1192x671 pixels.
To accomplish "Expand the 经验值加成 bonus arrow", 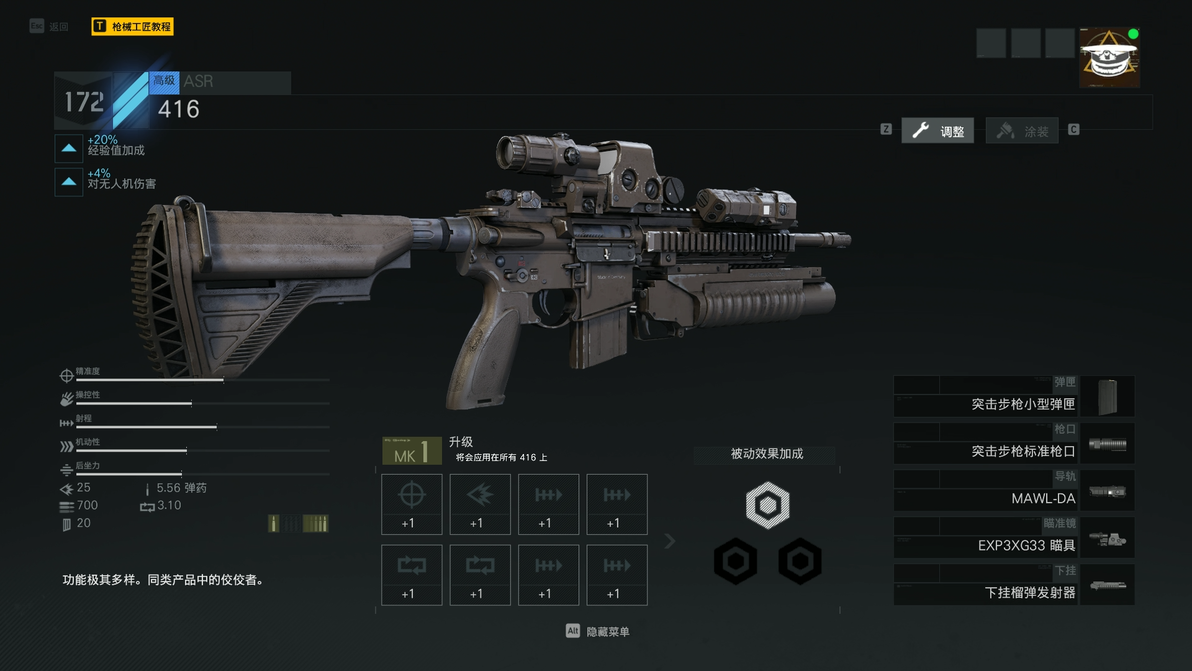I will (x=69, y=148).
